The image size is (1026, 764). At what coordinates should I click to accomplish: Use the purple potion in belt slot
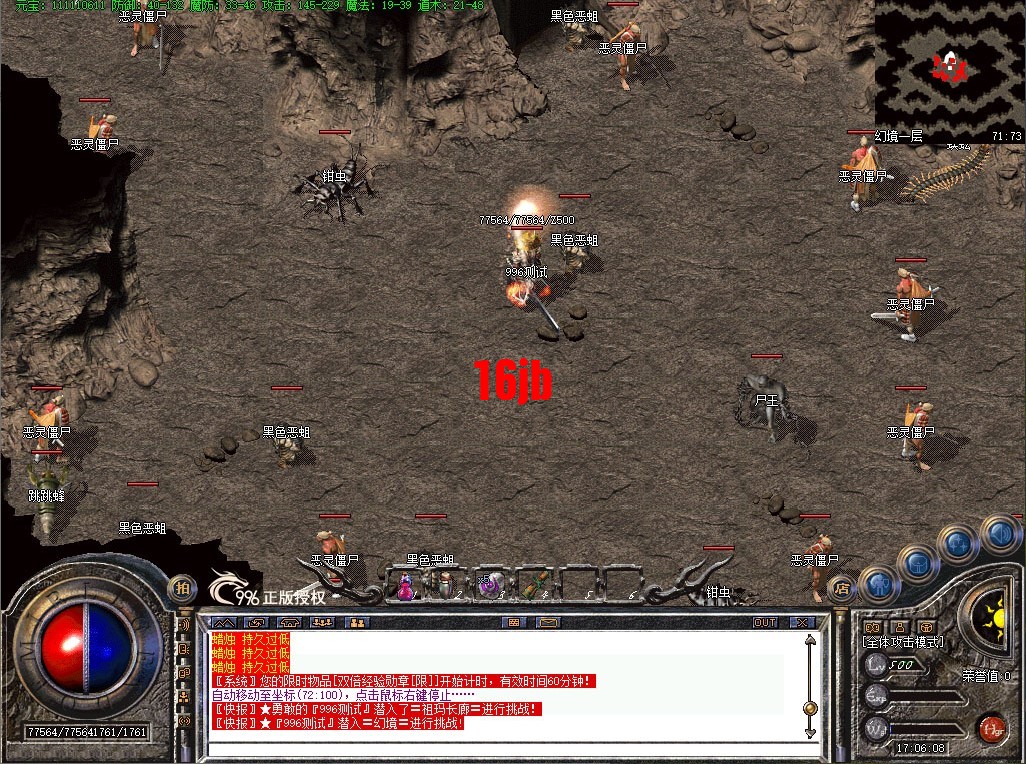coord(406,588)
